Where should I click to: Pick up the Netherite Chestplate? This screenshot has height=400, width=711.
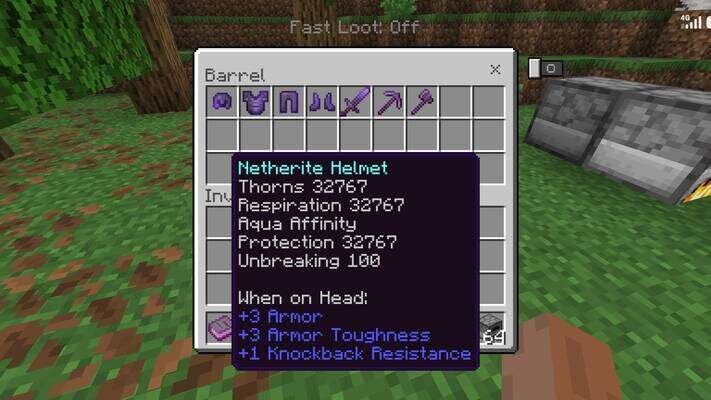(256, 101)
